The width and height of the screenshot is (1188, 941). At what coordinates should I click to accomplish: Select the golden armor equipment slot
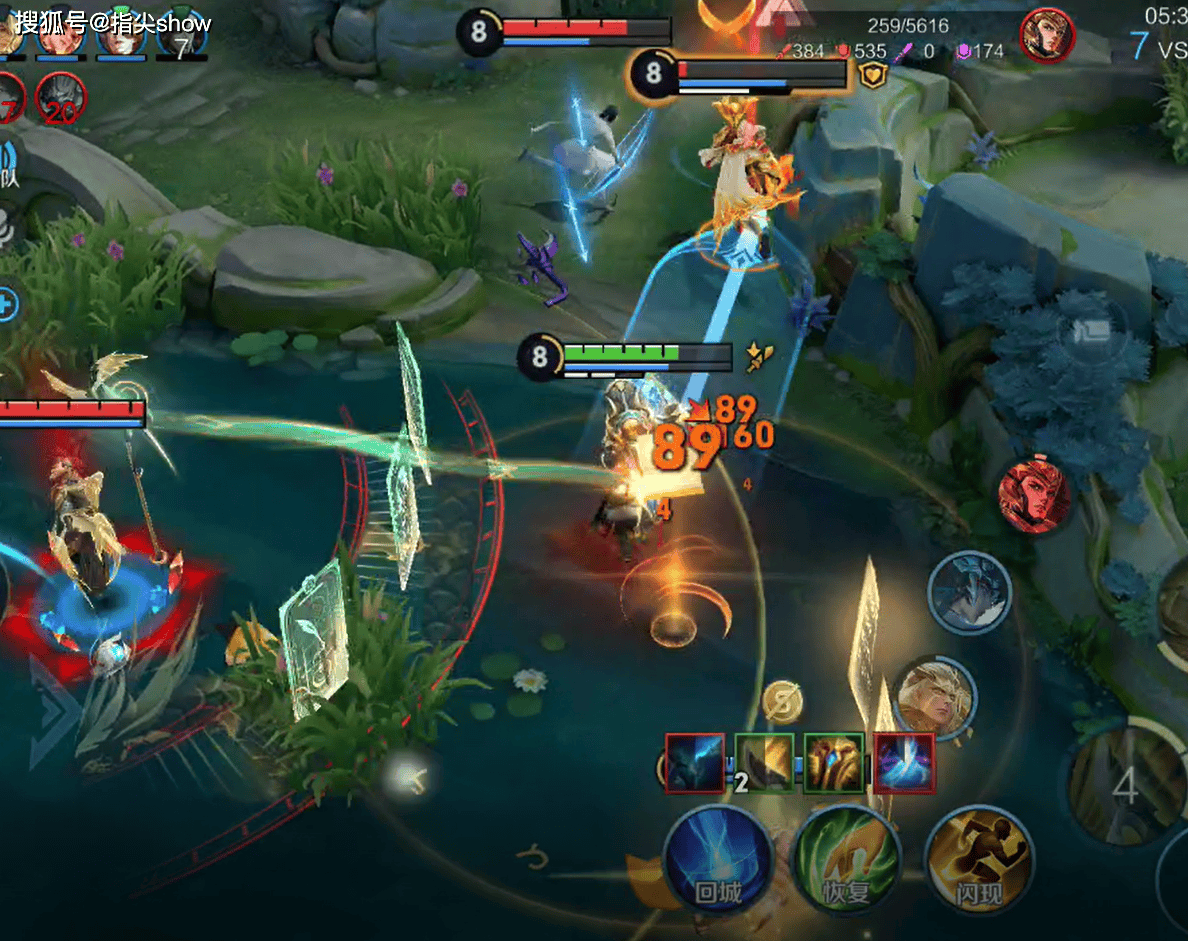coord(834,764)
